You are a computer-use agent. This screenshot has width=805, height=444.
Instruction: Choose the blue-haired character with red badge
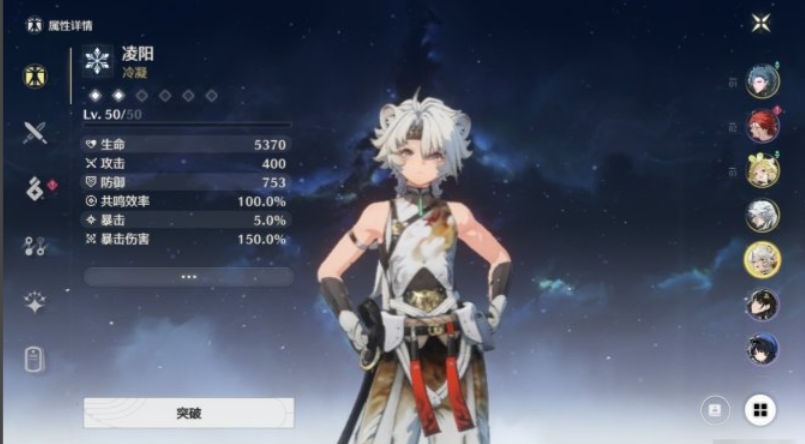[762, 81]
